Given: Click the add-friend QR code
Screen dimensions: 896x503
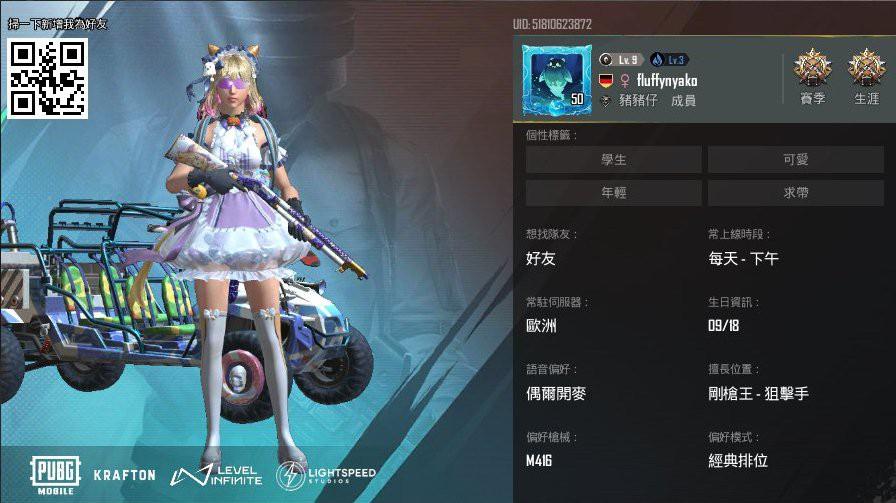Looking at the screenshot, I should 48,78.
